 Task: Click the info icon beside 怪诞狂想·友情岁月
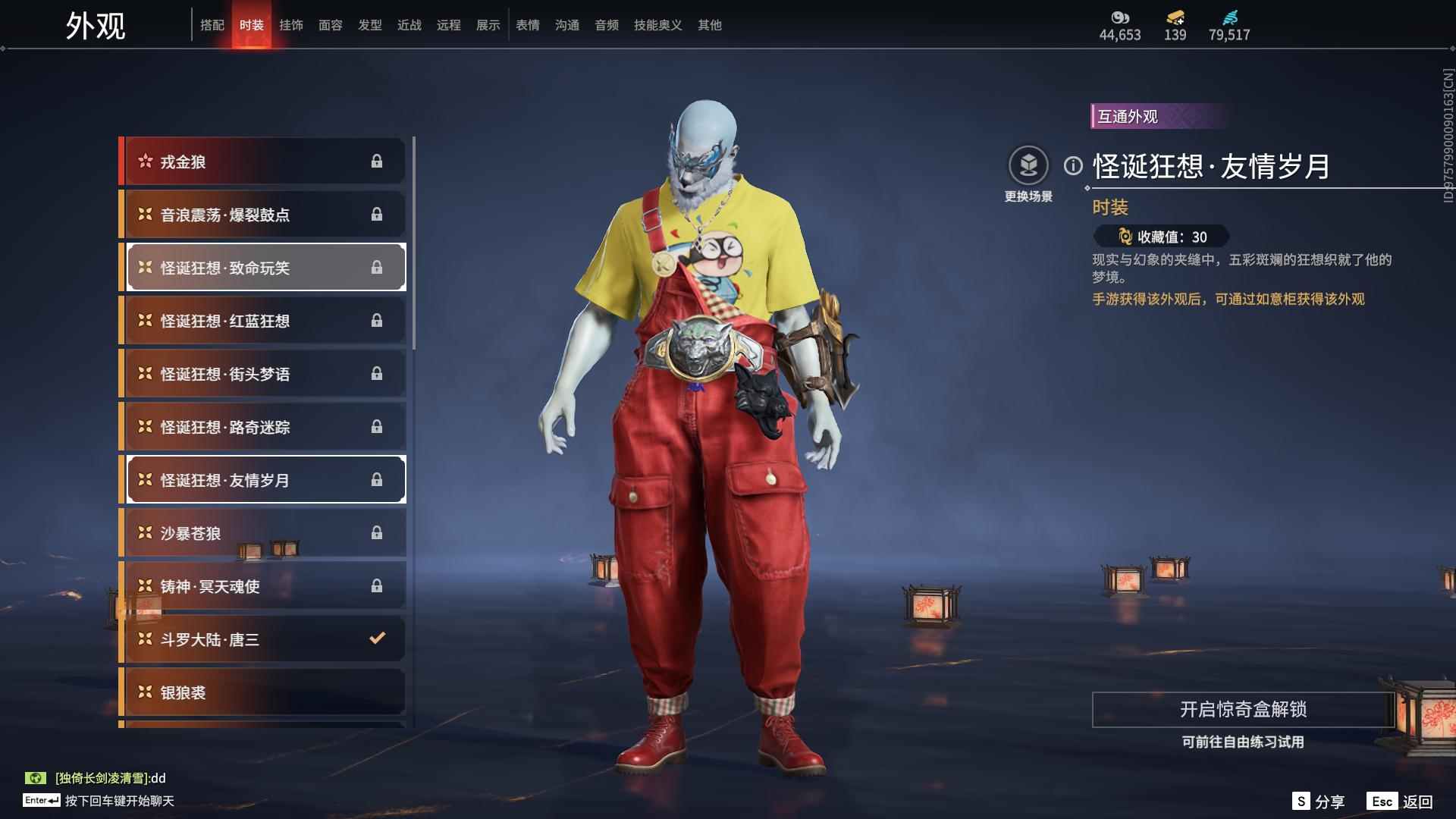(1073, 164)
